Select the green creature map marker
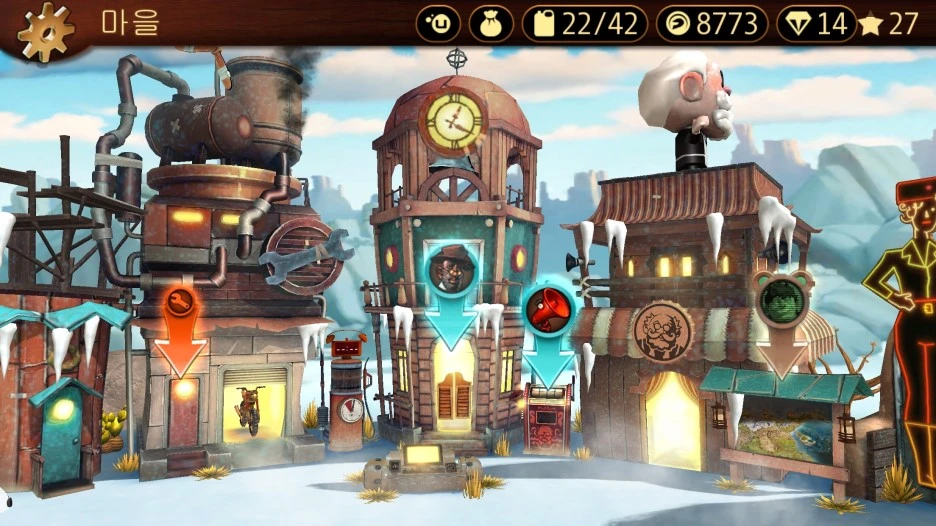Image resolution: width=936 pixels, height=526 pixels. coord(782,301)
